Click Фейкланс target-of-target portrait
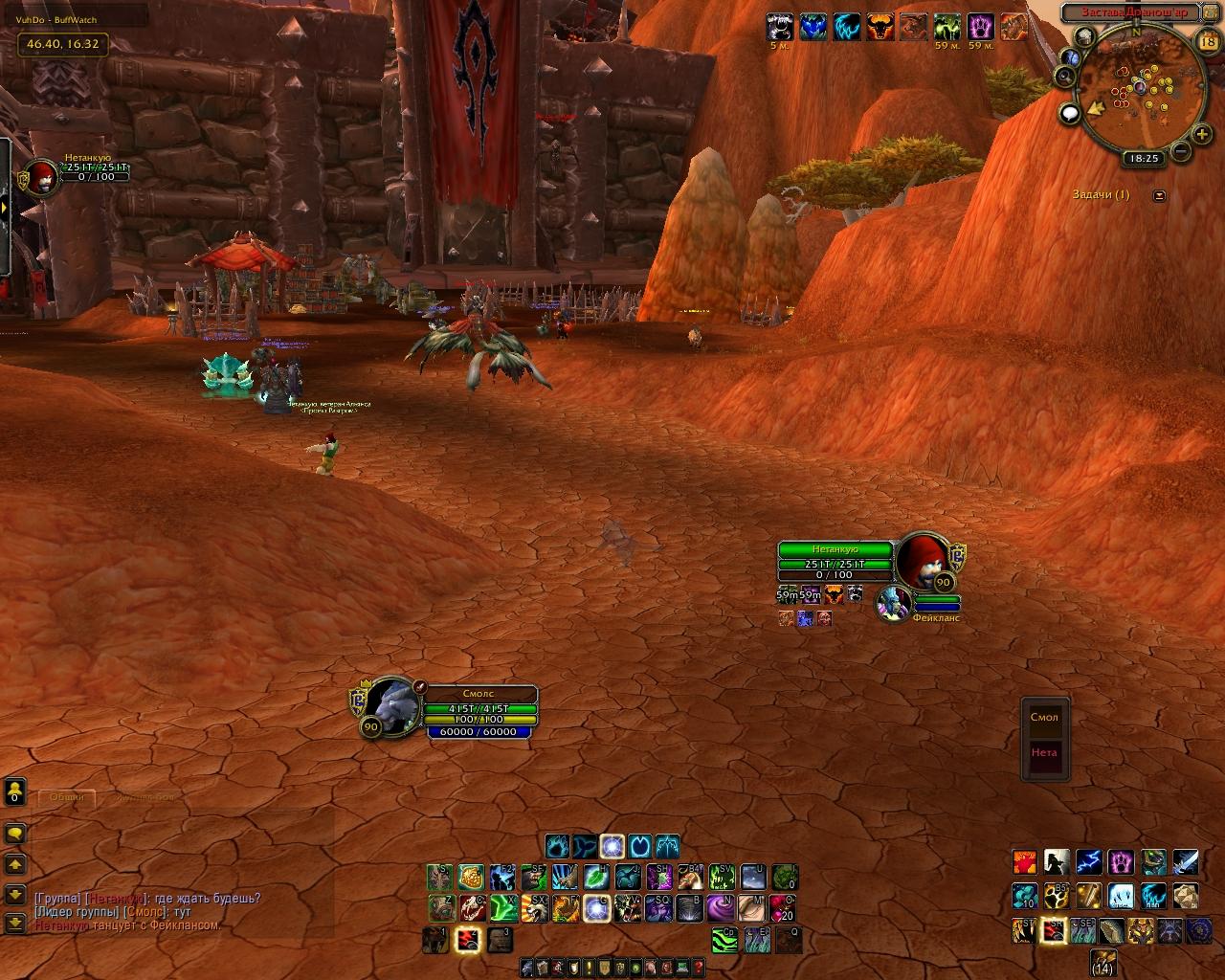 point(894,604)
